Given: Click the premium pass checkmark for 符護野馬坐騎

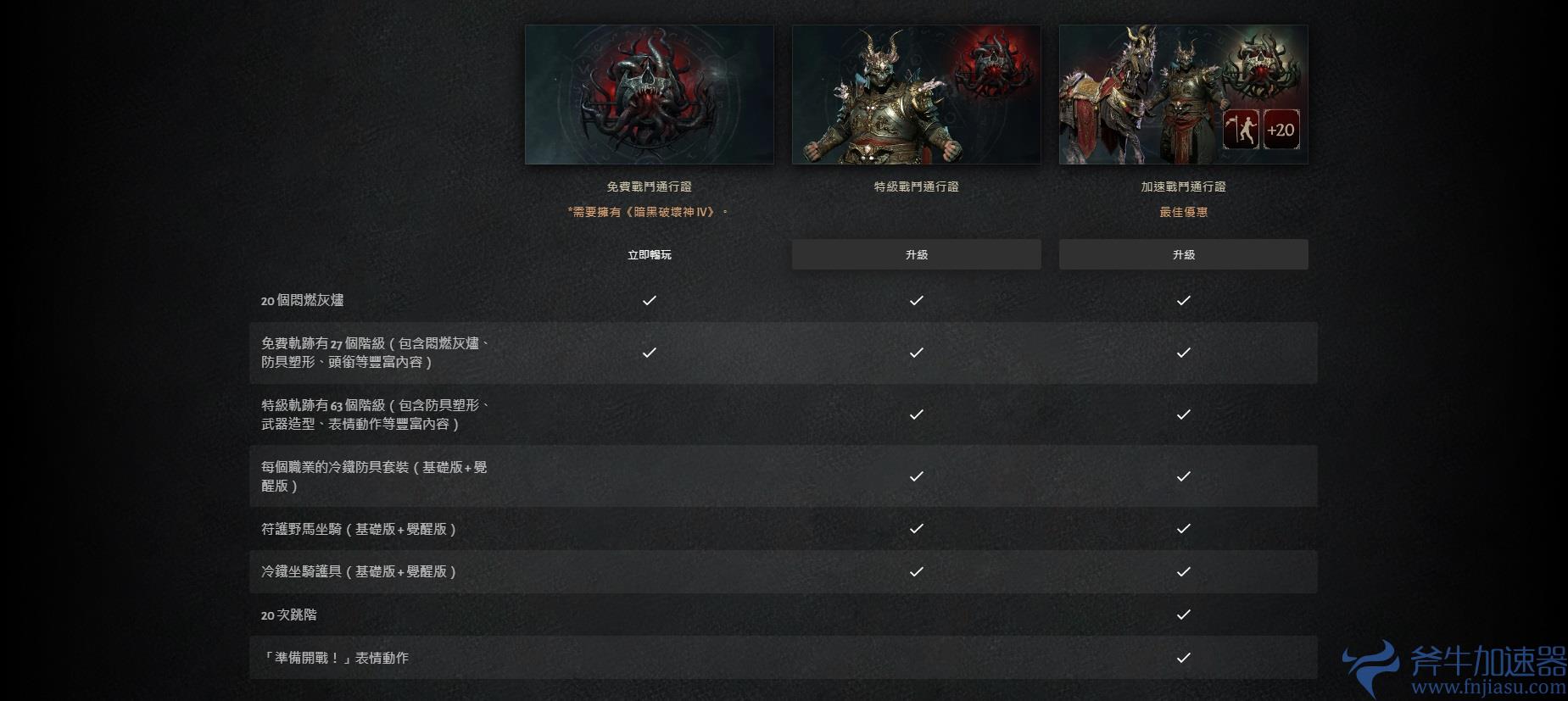Looking at the screenshot, I should tap(916, 529).
